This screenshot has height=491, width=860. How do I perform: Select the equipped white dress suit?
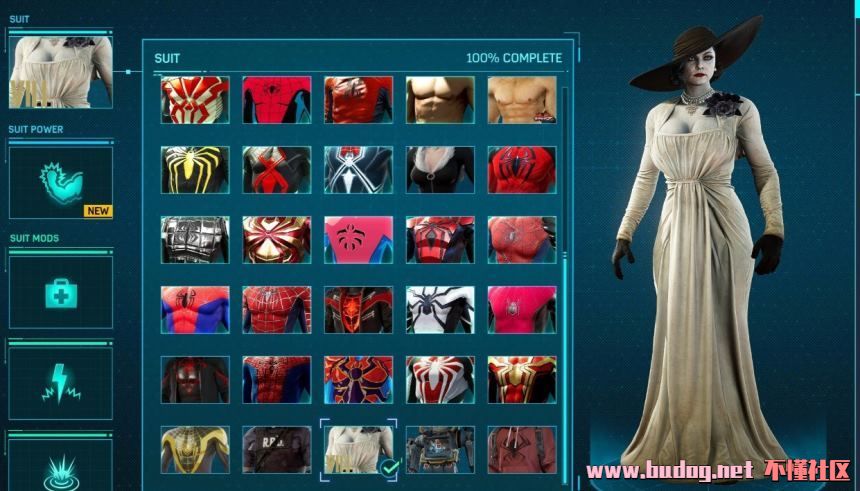[358, 450]
